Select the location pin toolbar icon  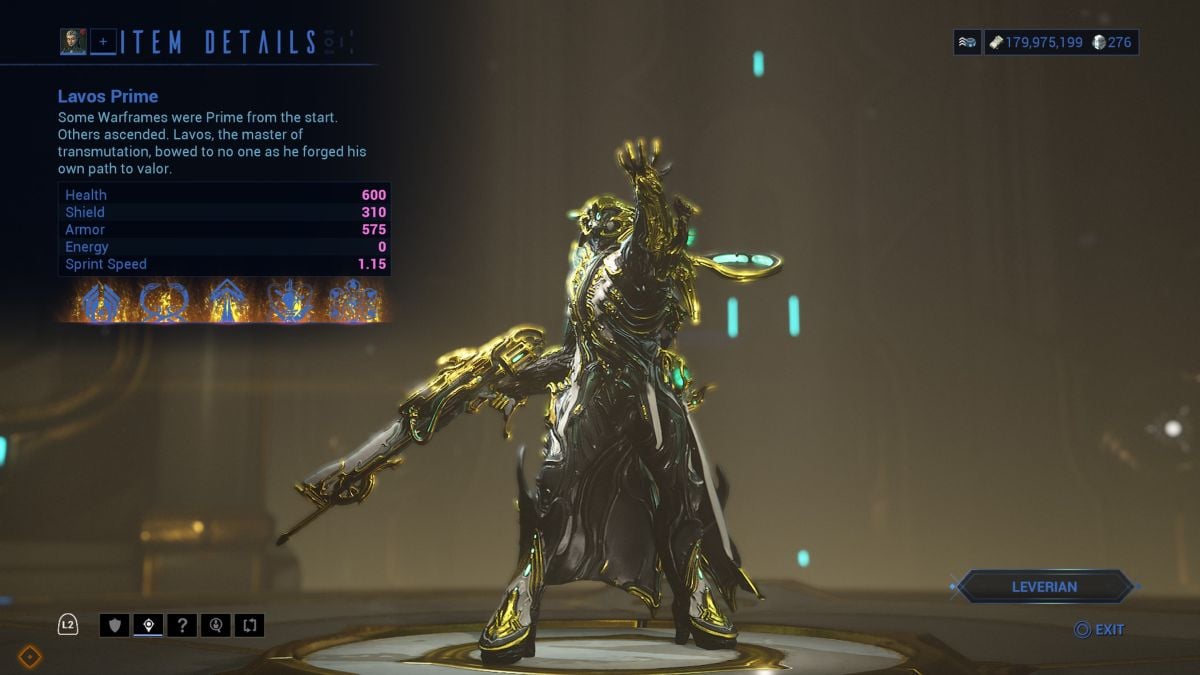point(148,626)
